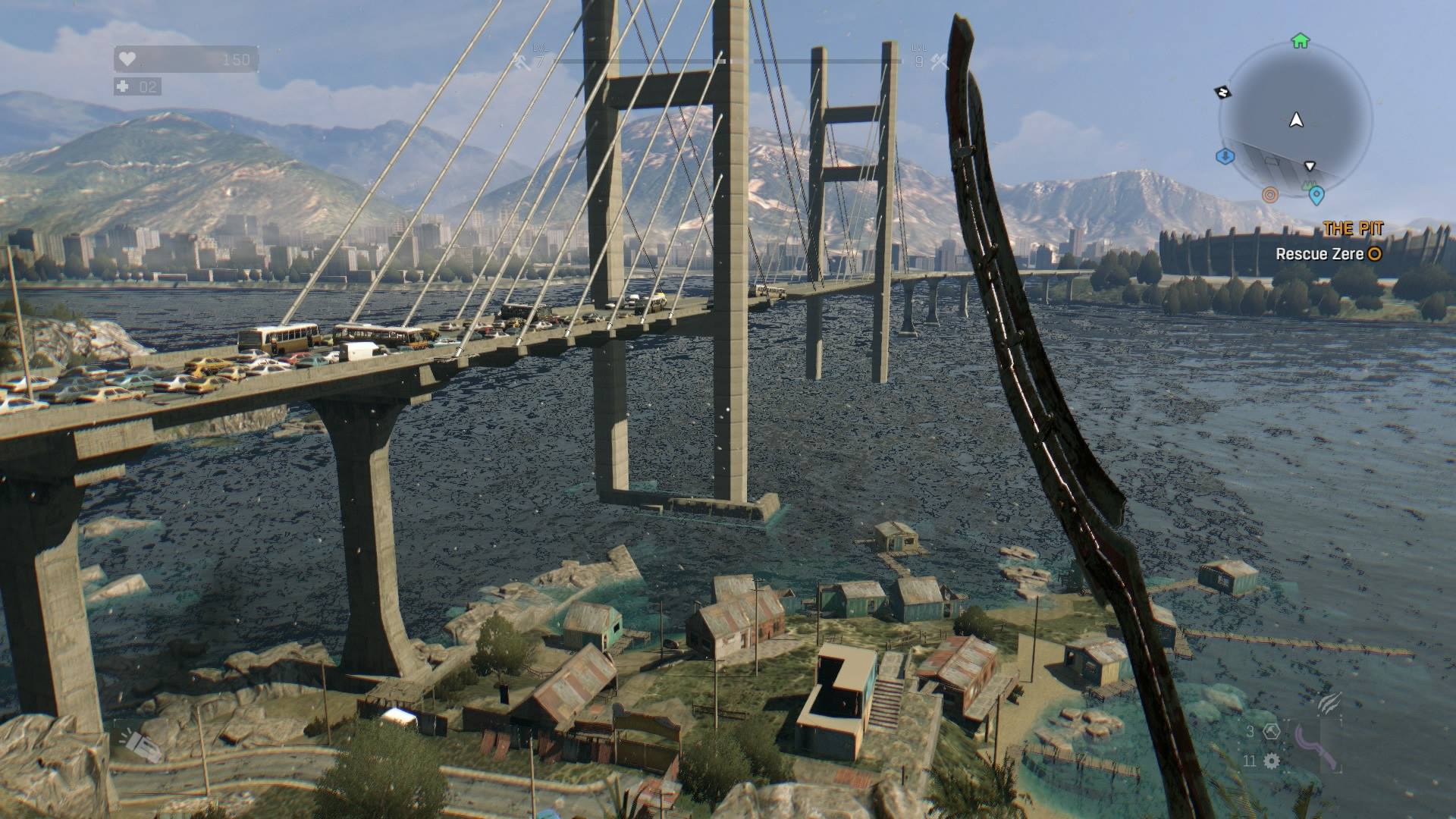Screen dimensions: 1456x819
Task: Toggle the white down-arrow marker on the minimap
Action: (1310, 166)
